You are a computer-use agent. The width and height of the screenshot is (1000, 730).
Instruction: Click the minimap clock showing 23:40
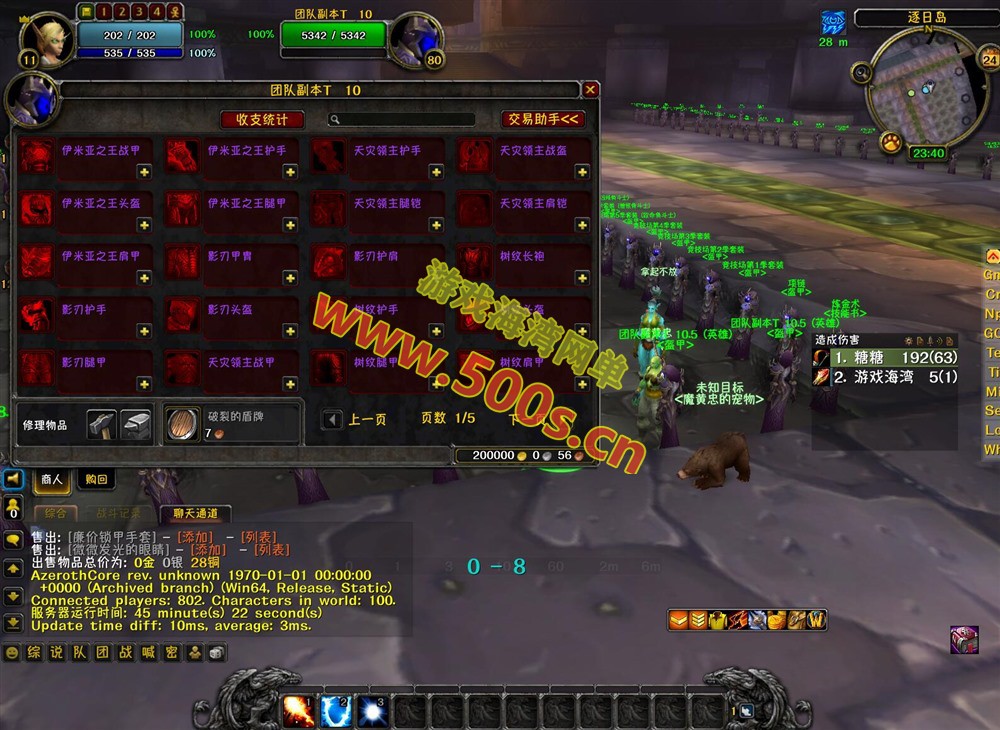click(927, 154)
